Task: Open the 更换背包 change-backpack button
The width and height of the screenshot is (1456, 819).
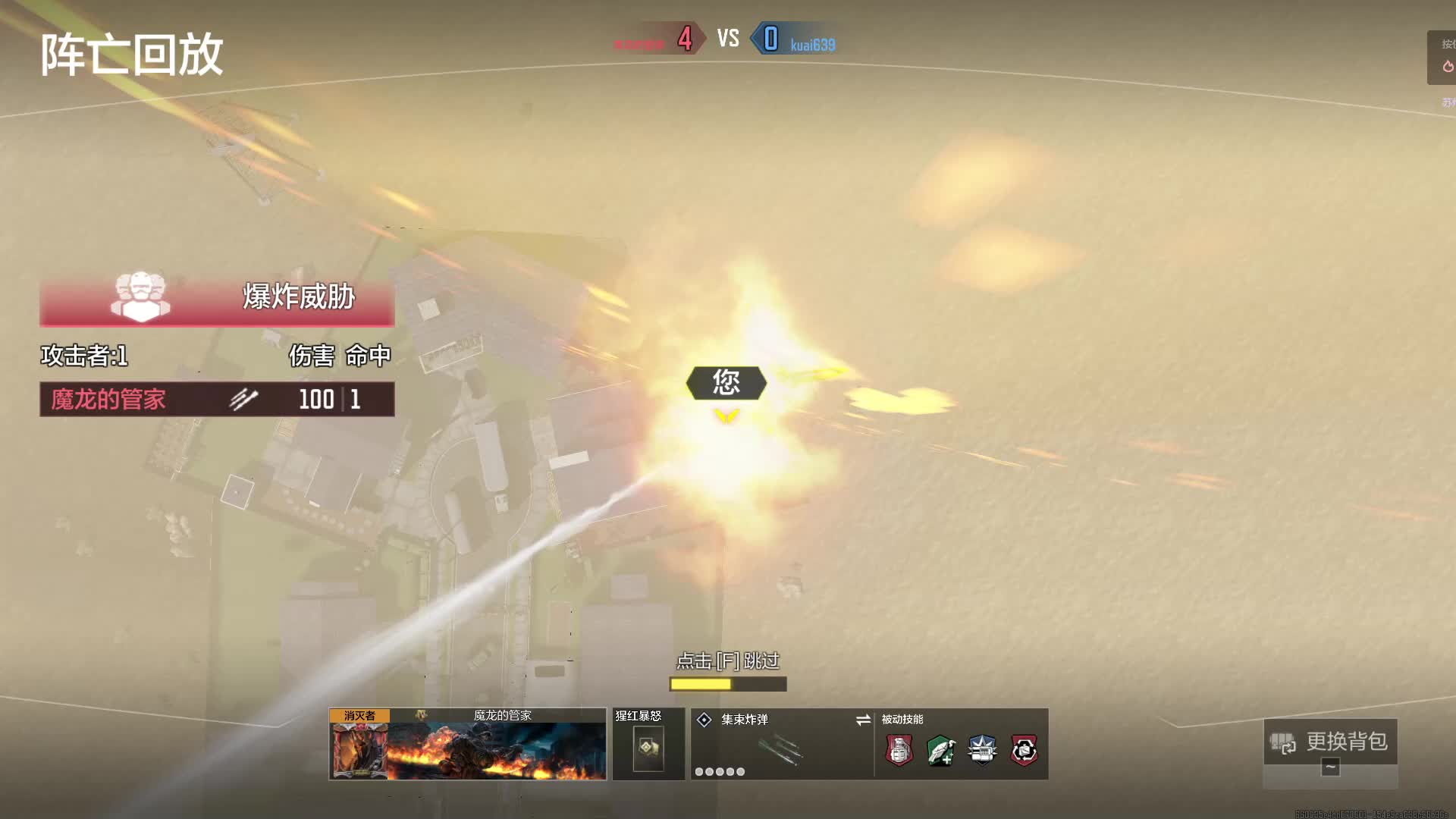Action: pos(1330,742)
